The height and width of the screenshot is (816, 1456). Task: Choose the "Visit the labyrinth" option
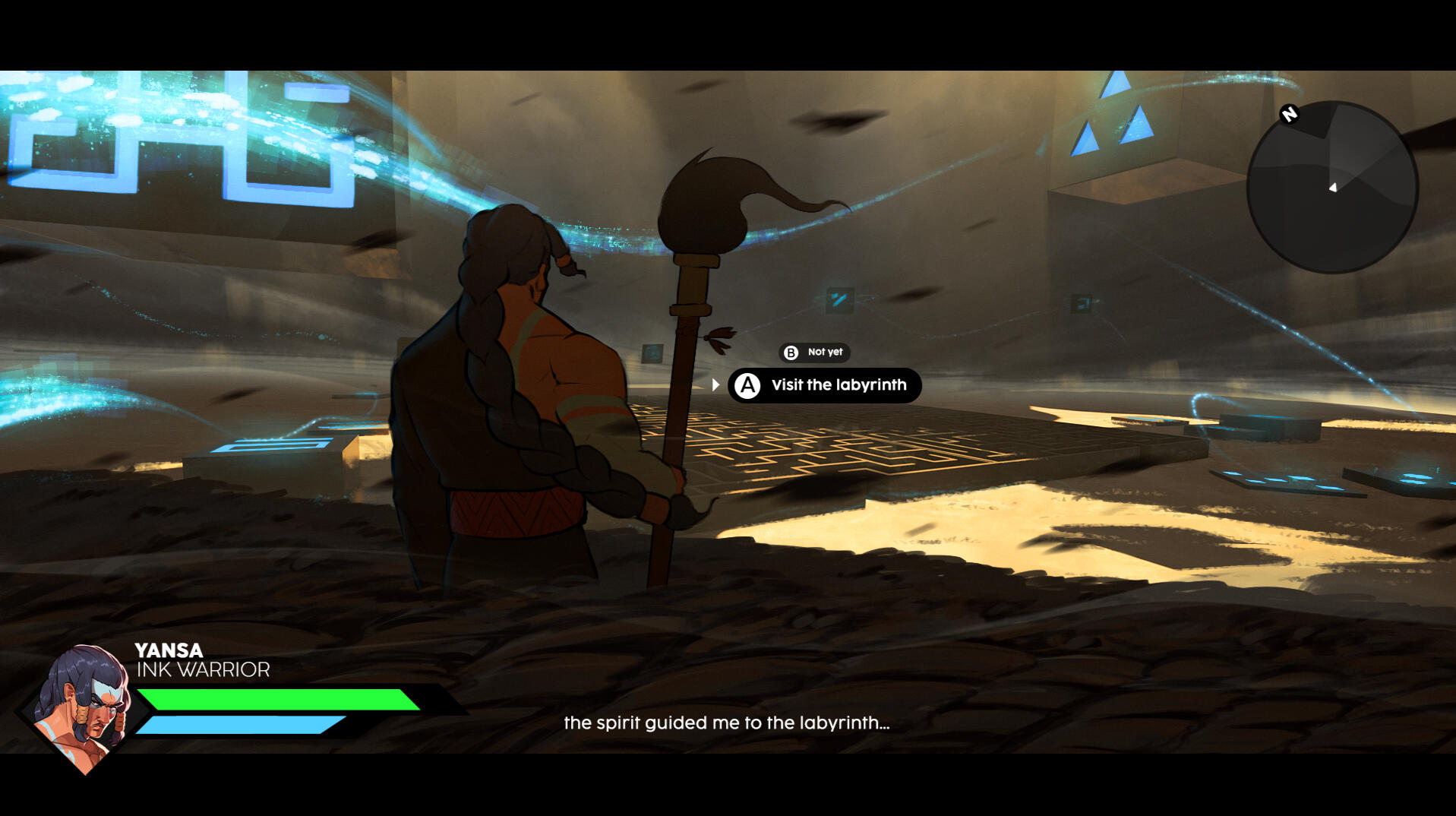[825, 385]
